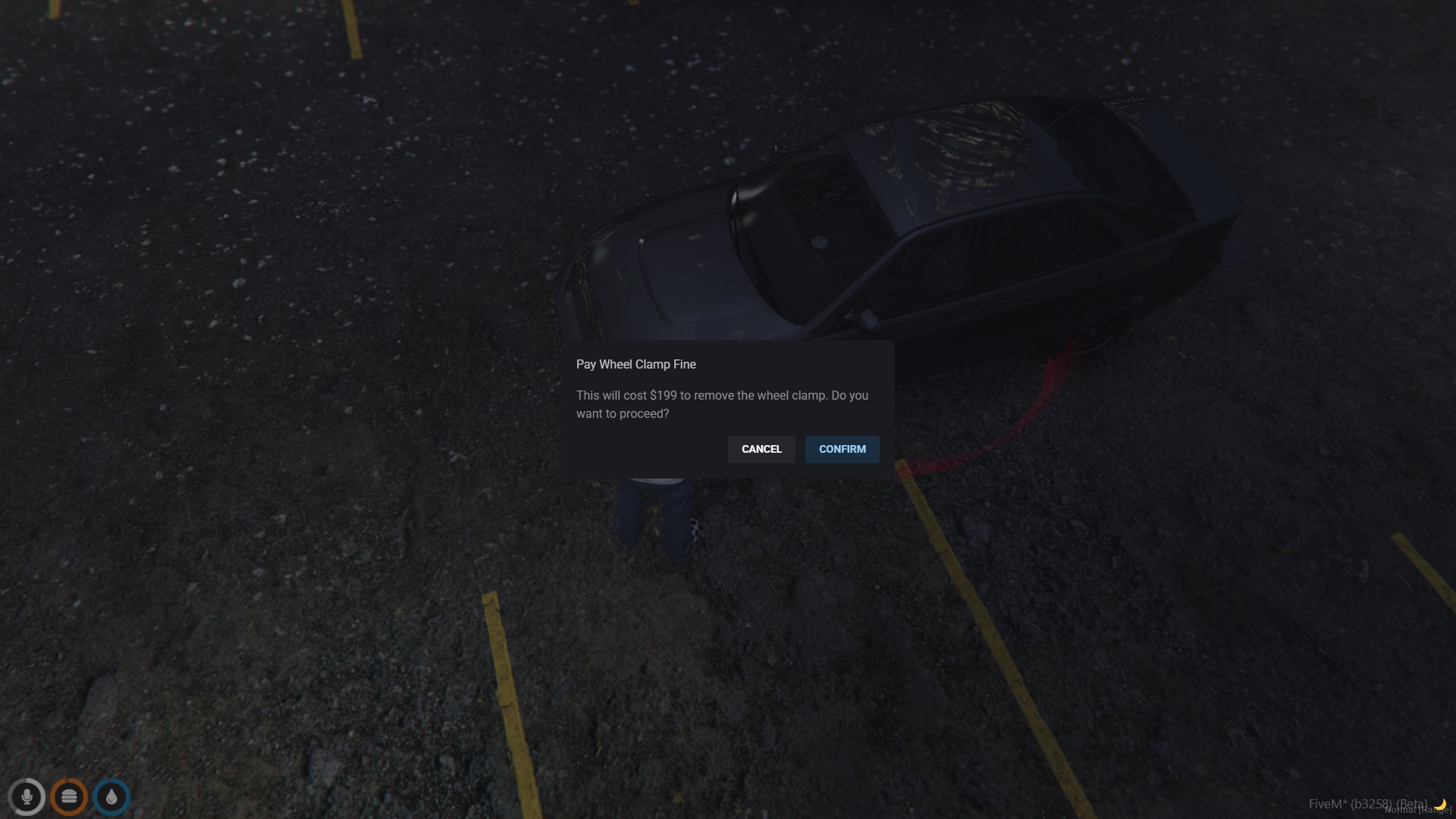Viewport: 1456px width, 819px height.
Task: Click the water drop thirst icon
Action: (111, 797)
